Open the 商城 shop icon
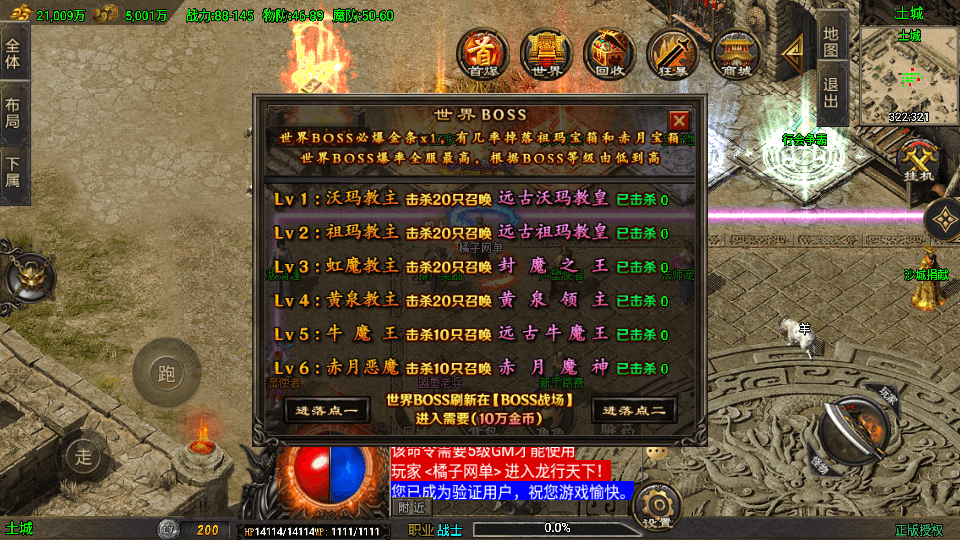Image resolution: width=960 pixels, height=540 pixels. [x=735, y=53]
